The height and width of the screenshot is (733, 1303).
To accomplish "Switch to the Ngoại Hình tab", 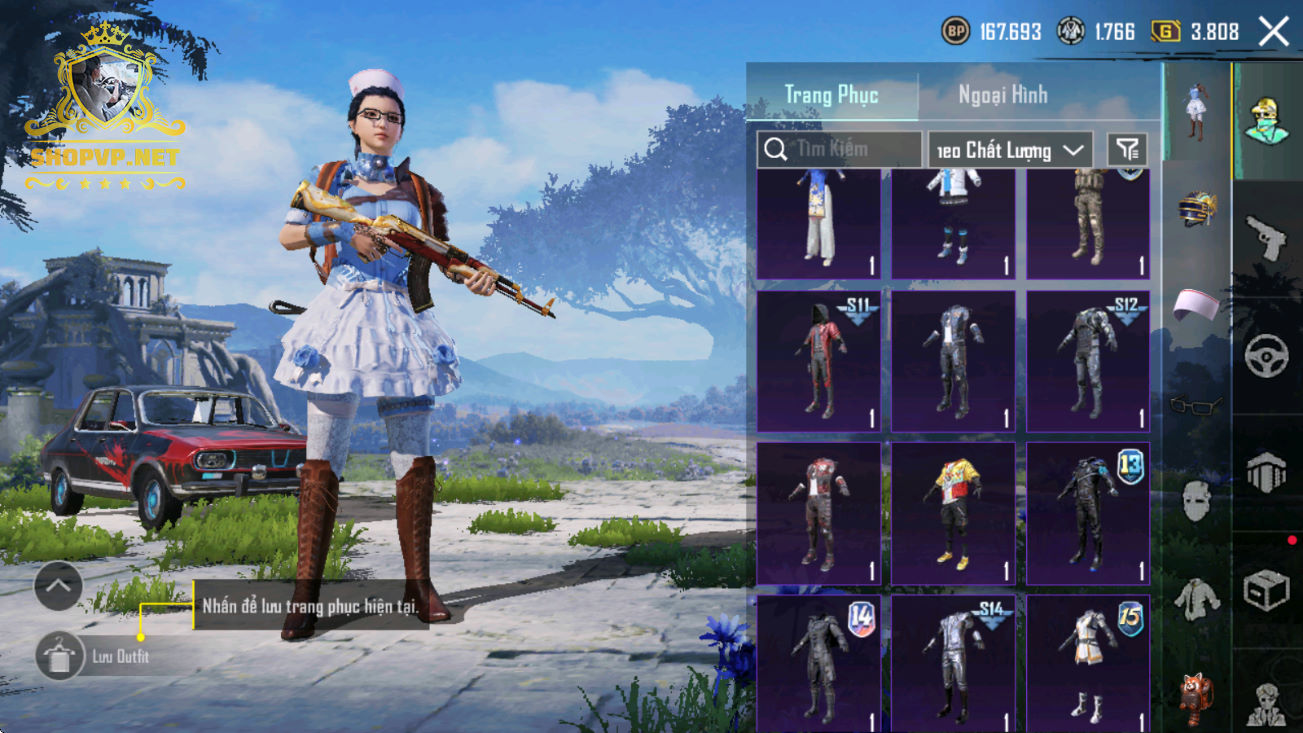I will (1002, 95).
